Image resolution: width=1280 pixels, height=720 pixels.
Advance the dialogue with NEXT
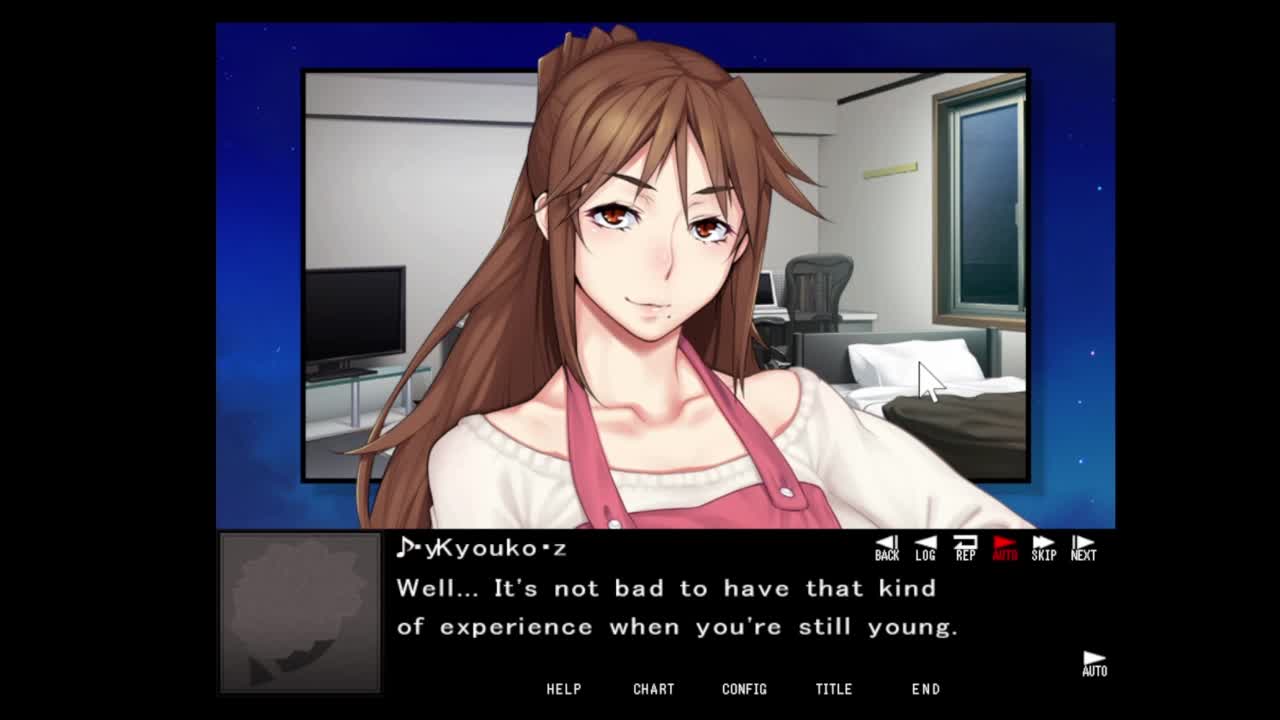click(1083, 548)
